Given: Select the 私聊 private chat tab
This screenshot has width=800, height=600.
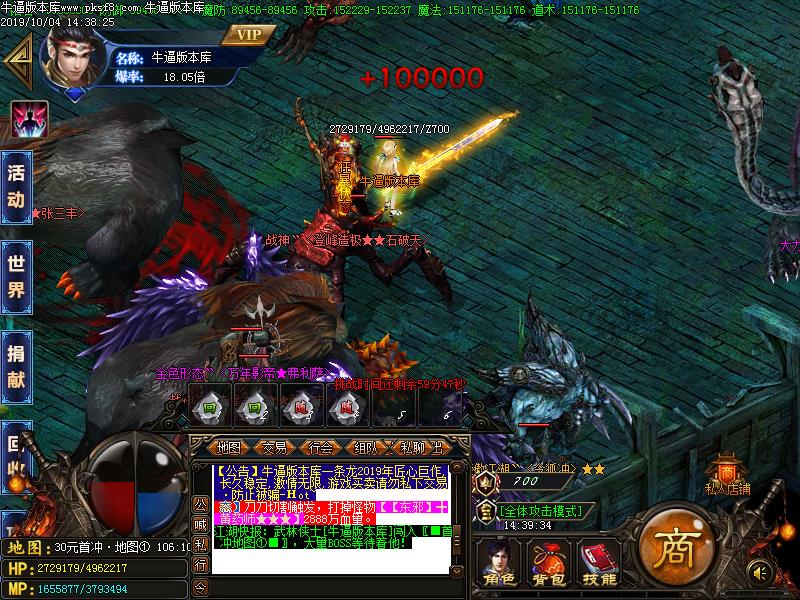Looking at the screenshot, I should (412, 447).
